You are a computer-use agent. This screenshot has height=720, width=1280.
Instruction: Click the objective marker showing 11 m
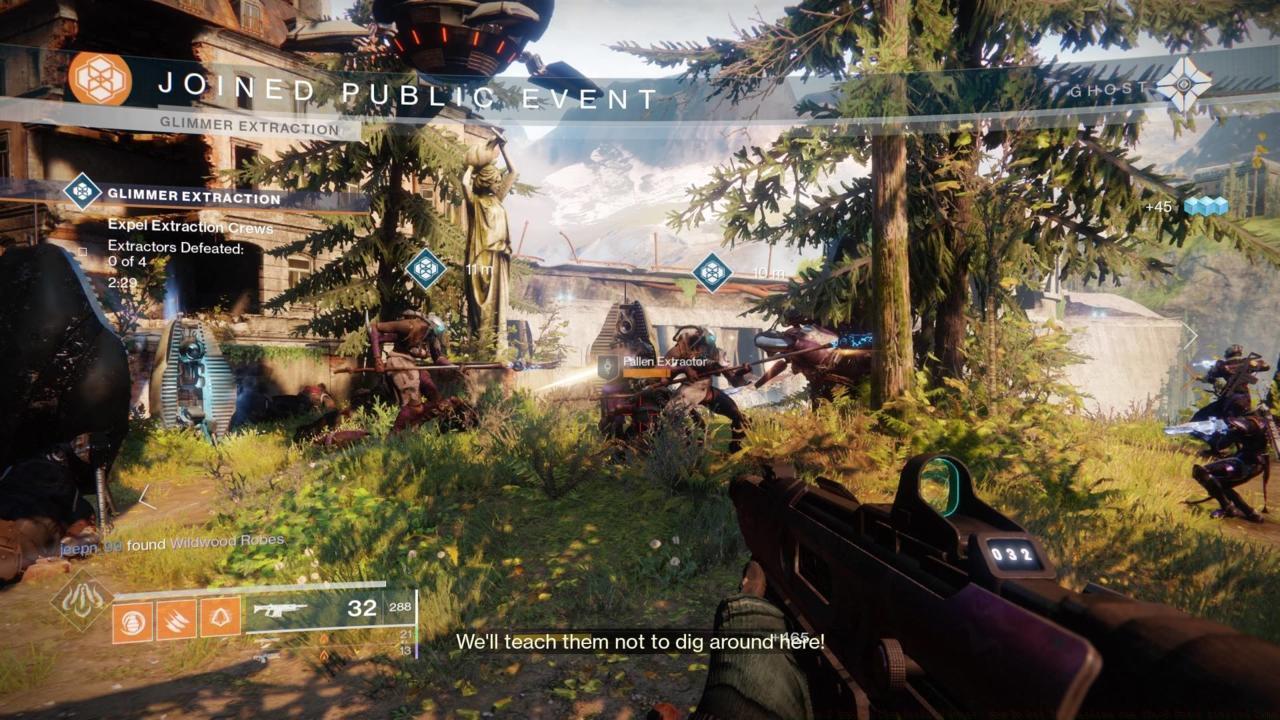[x=426, y=268]
